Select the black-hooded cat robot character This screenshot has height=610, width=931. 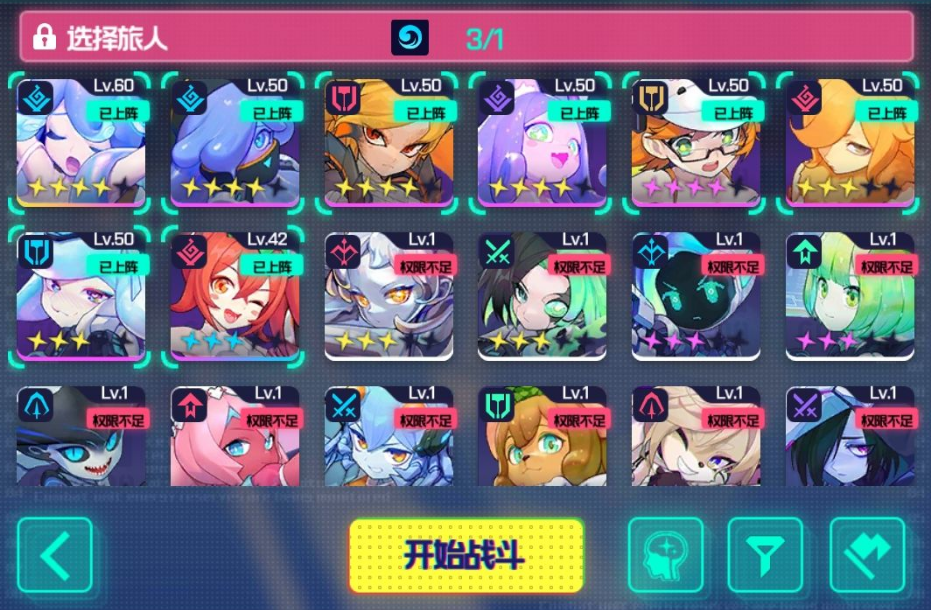point(697,297)
